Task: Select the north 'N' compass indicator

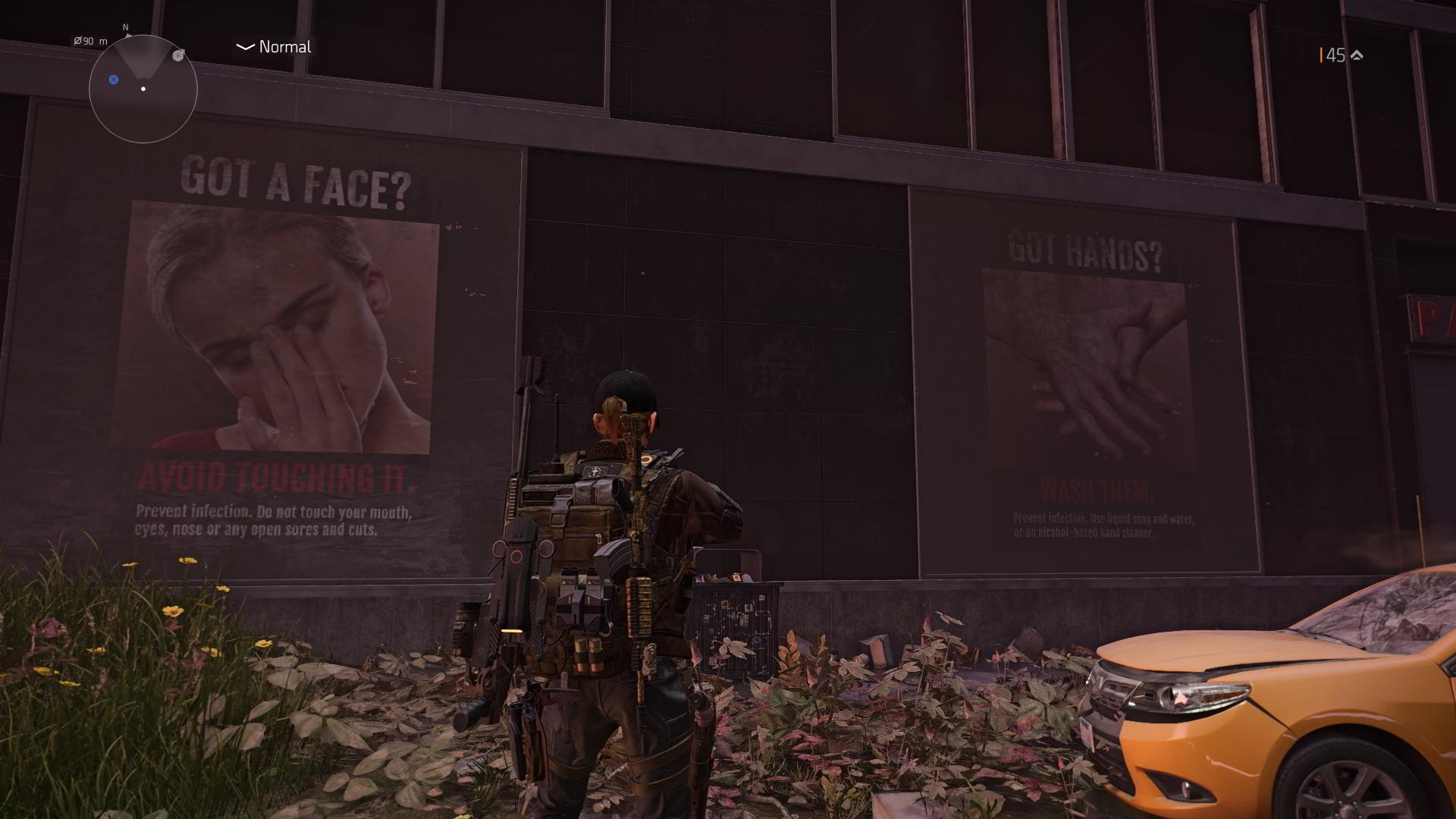Action: [125, 27]
